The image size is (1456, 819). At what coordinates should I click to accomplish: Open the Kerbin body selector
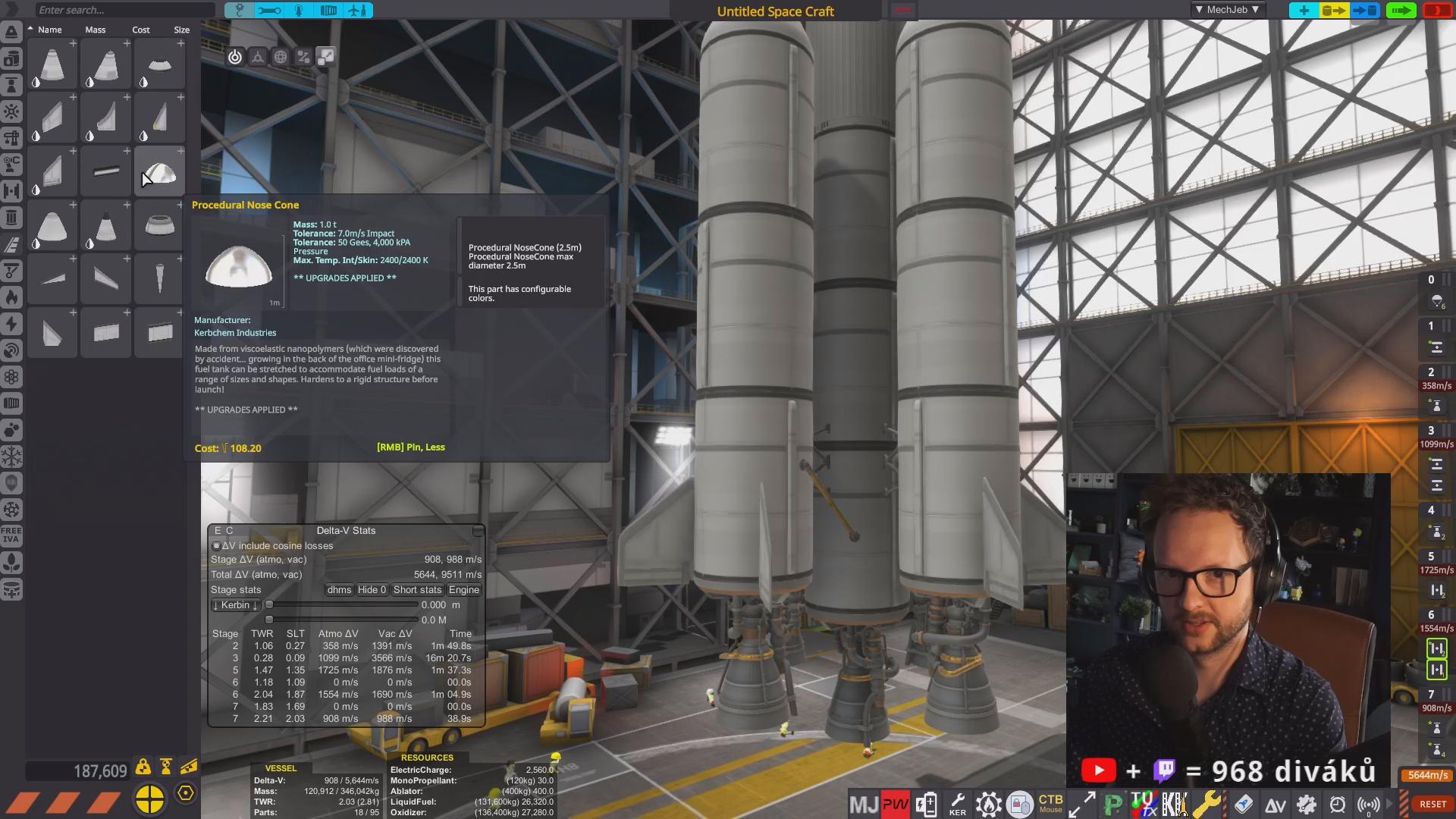235,605
